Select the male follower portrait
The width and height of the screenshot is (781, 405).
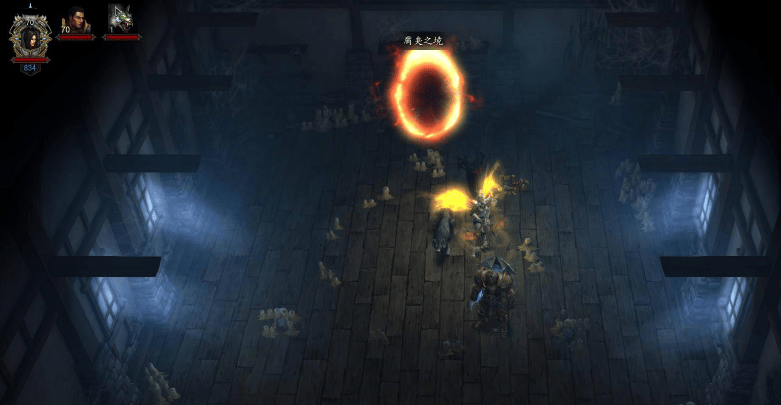click(77, 20)
